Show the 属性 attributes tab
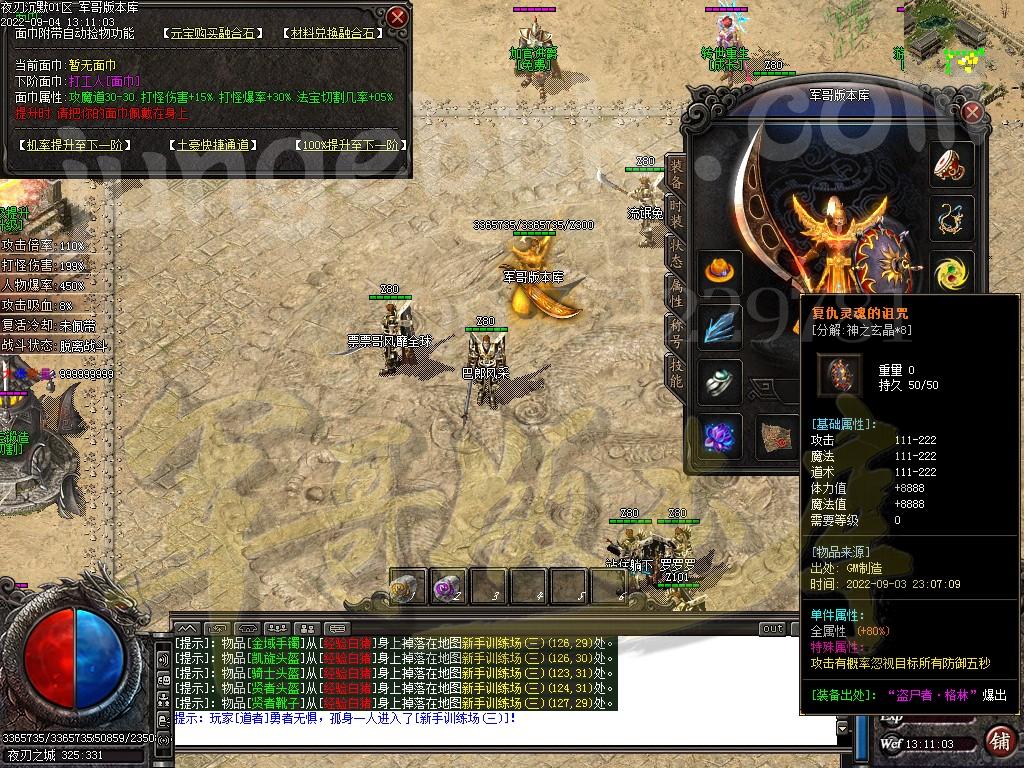 (676, 292)
